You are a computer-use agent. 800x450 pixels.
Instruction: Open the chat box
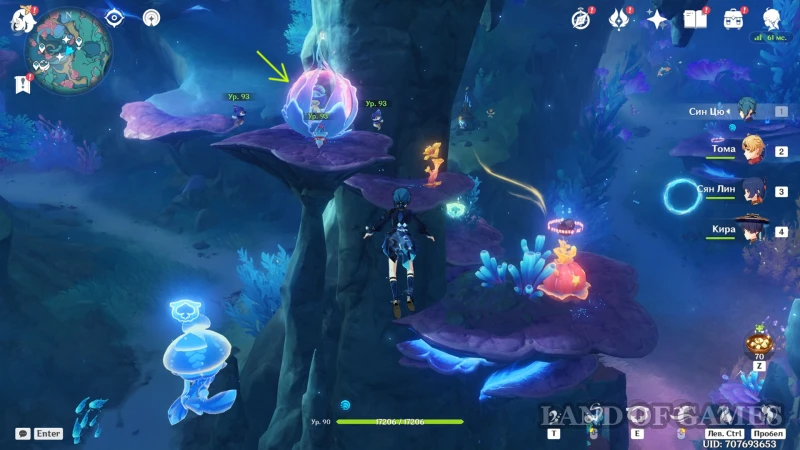(x=23, y=433)
